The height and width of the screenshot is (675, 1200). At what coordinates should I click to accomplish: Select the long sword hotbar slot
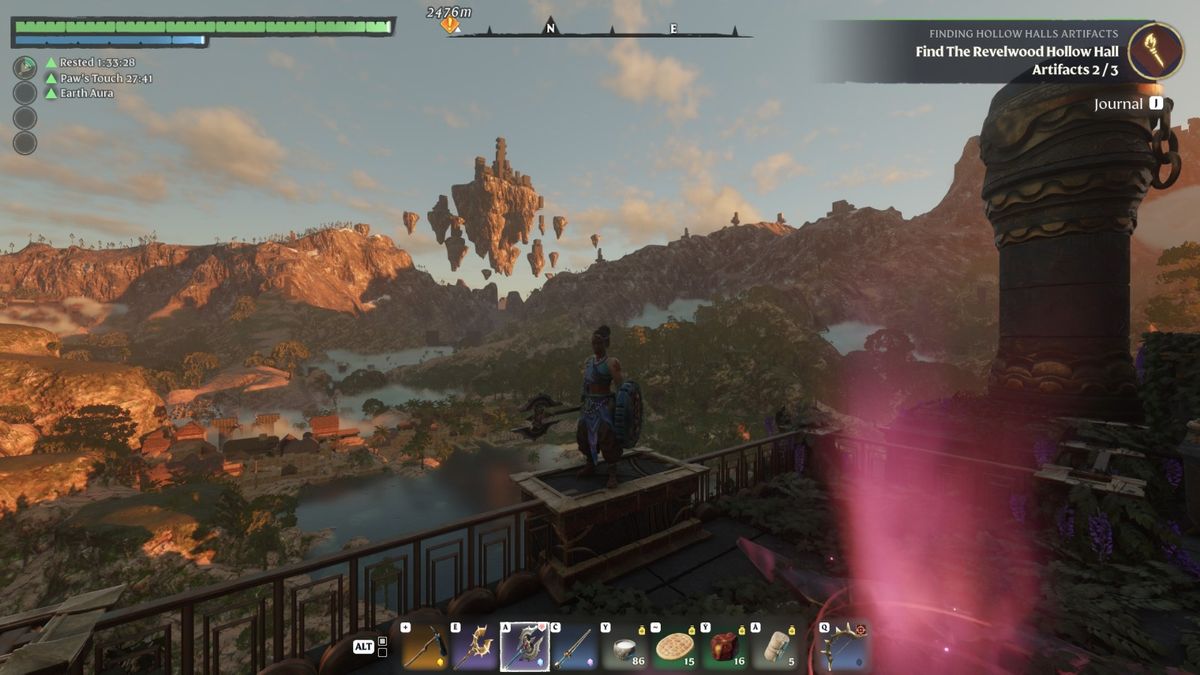[x=574, y=647]
